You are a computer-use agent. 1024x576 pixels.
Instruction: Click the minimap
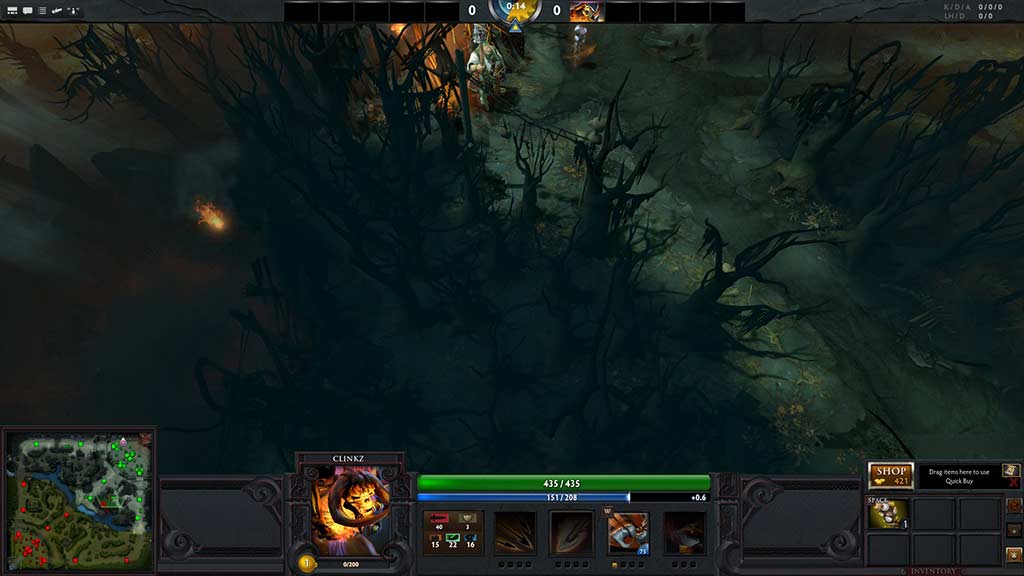pos(79,502)
